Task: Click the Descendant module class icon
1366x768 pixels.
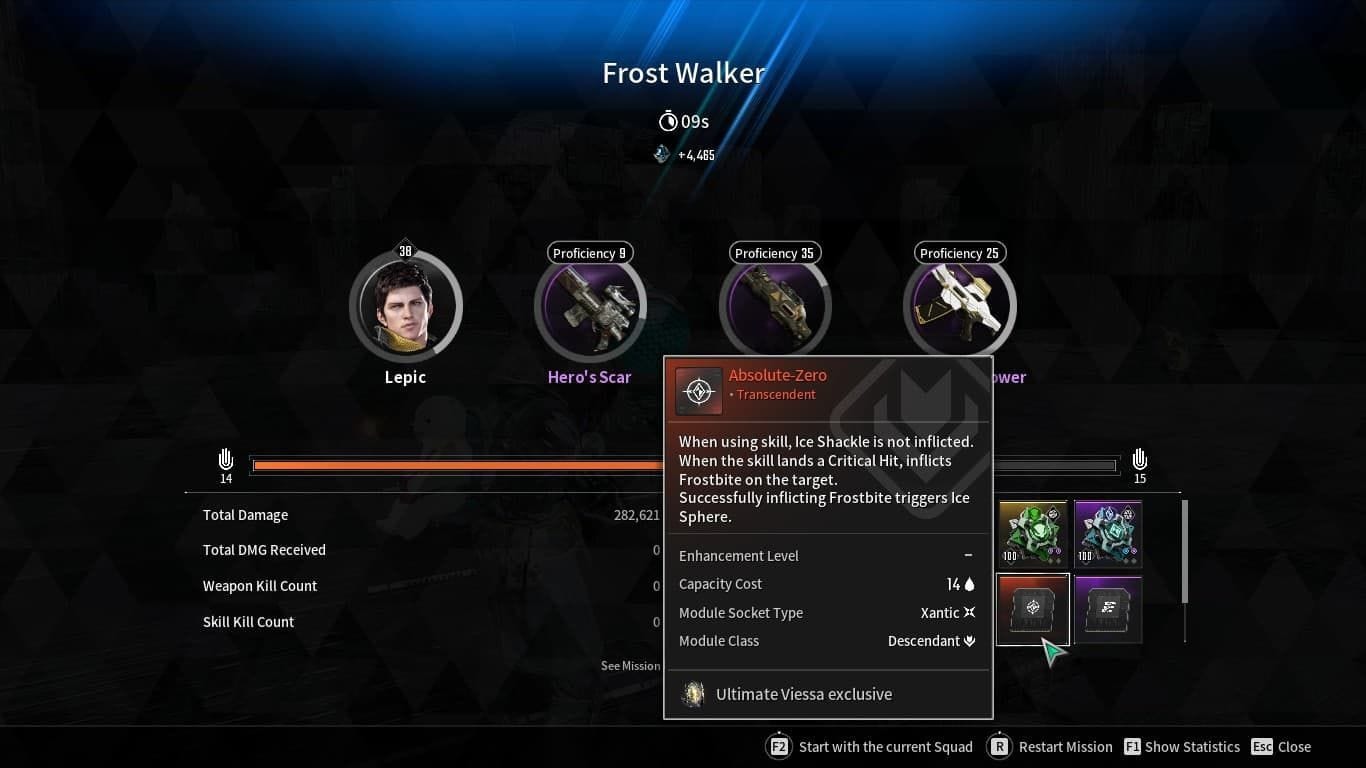Action: [x=968, y=641]
